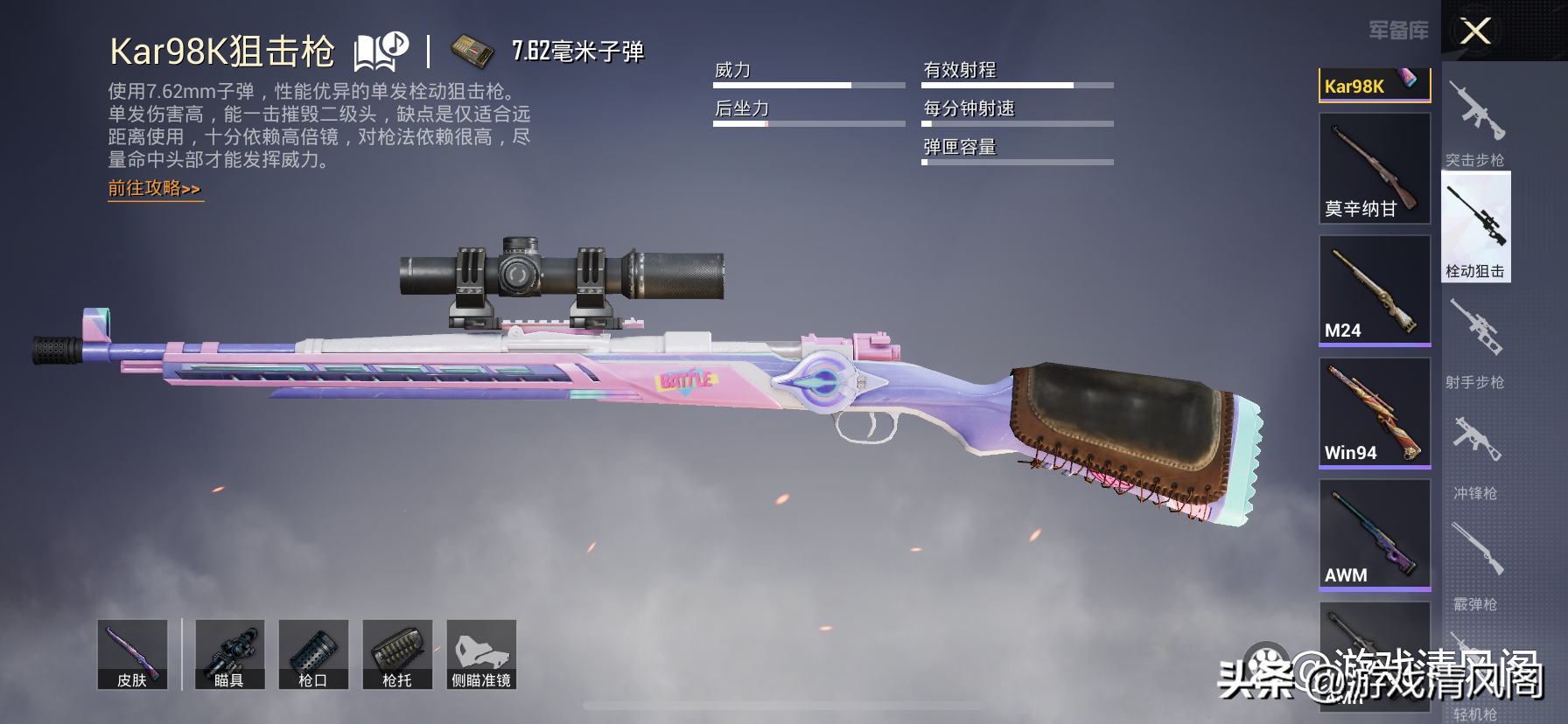Viewport: 1568px width, 724px height.
Task: Select the AWM sniper thumbnail
Action: [1375, 535]
